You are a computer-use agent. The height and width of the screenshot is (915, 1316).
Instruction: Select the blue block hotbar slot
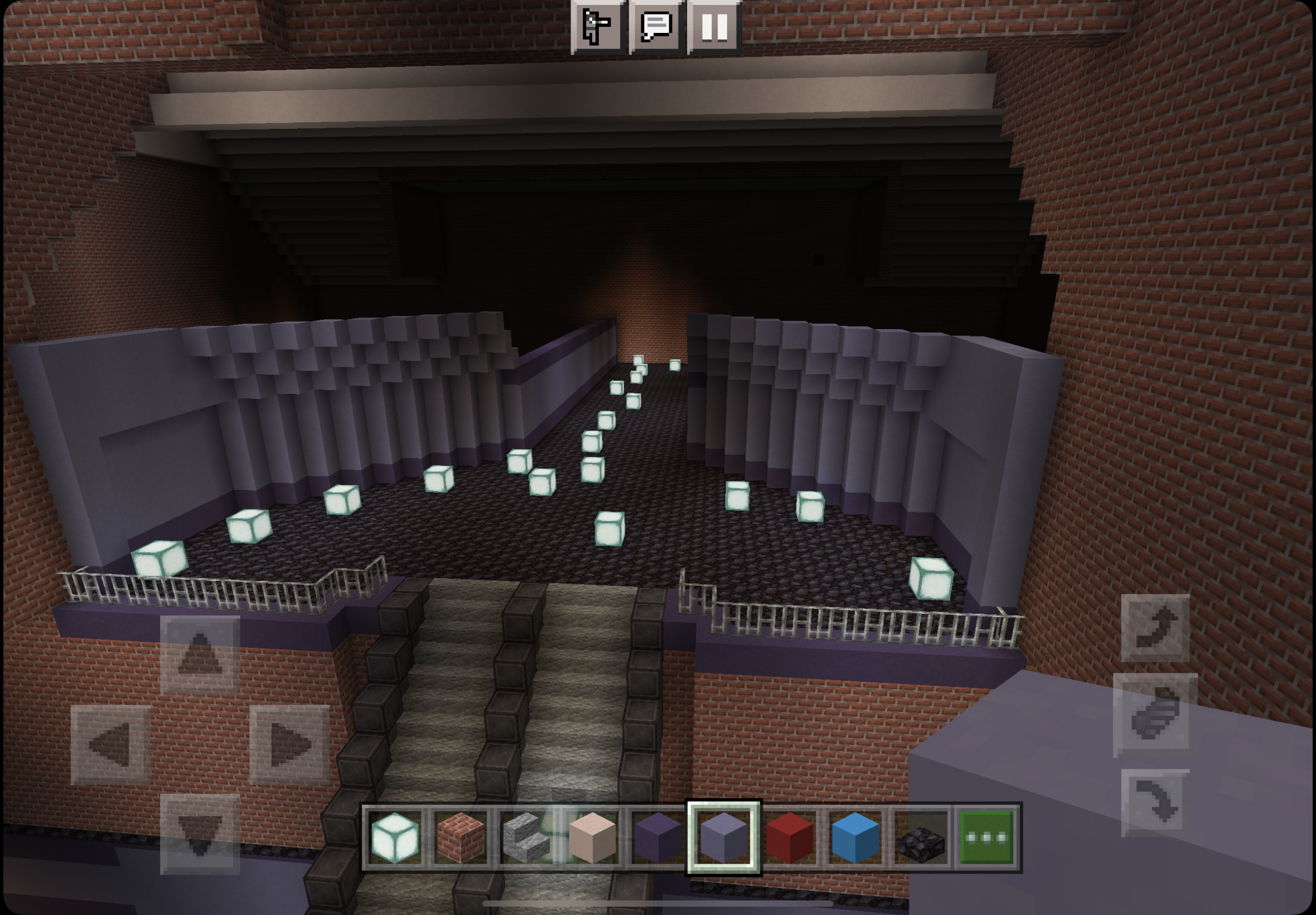pos(855,837)
